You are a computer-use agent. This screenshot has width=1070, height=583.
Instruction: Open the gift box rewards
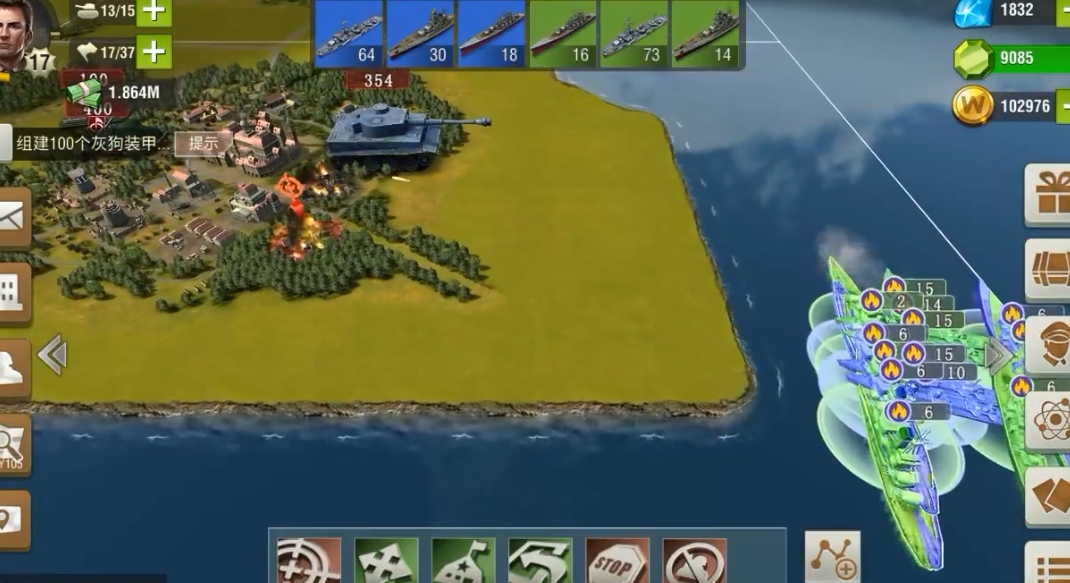(1050, 195)
